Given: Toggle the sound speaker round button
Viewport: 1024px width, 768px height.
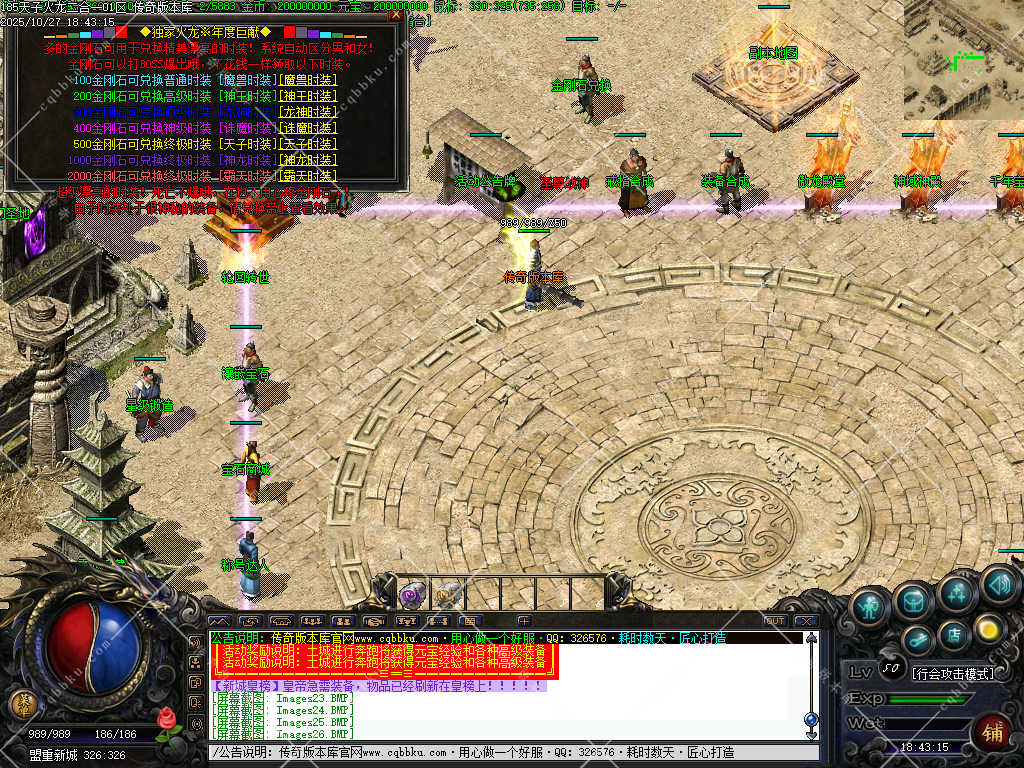Looking at the screenshot, I should pos(999,583).
